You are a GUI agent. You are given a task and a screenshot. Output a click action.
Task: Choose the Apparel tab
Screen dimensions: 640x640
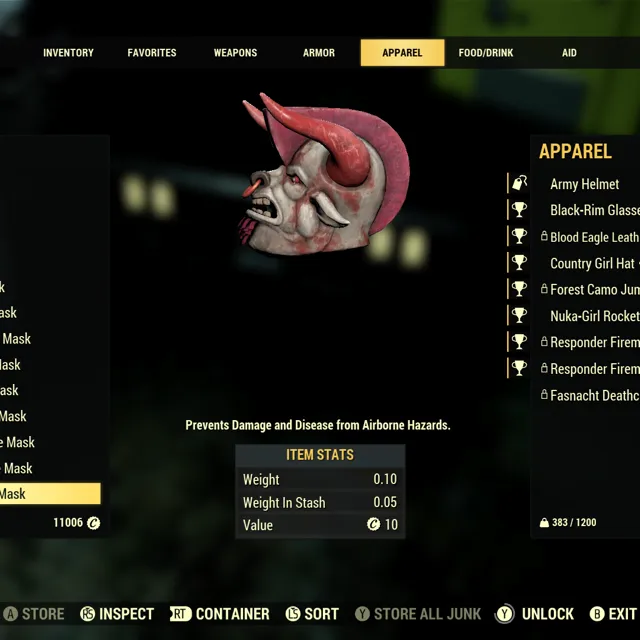click(x=402, y=53)
